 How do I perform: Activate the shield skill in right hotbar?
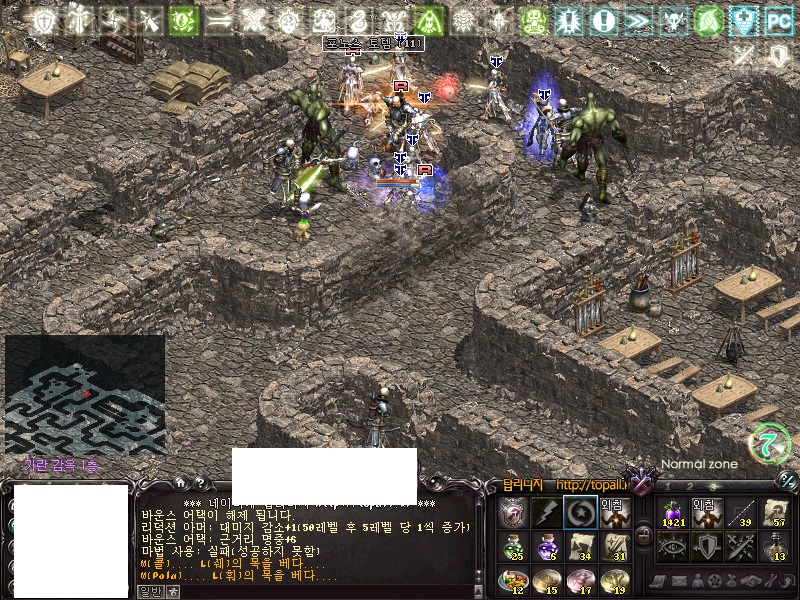(x=706, y=546)
